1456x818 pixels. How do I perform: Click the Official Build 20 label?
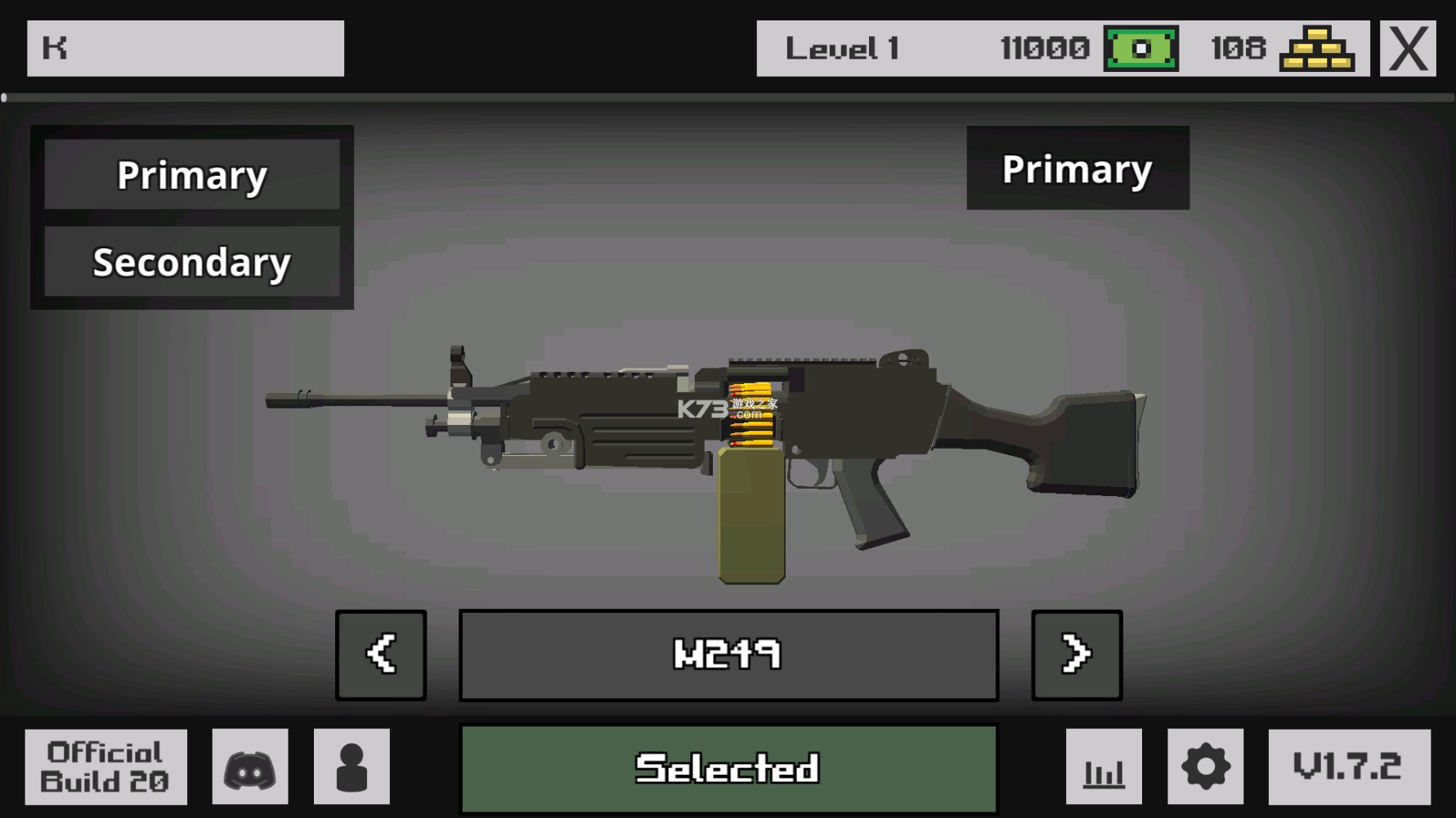pos(104,767)
